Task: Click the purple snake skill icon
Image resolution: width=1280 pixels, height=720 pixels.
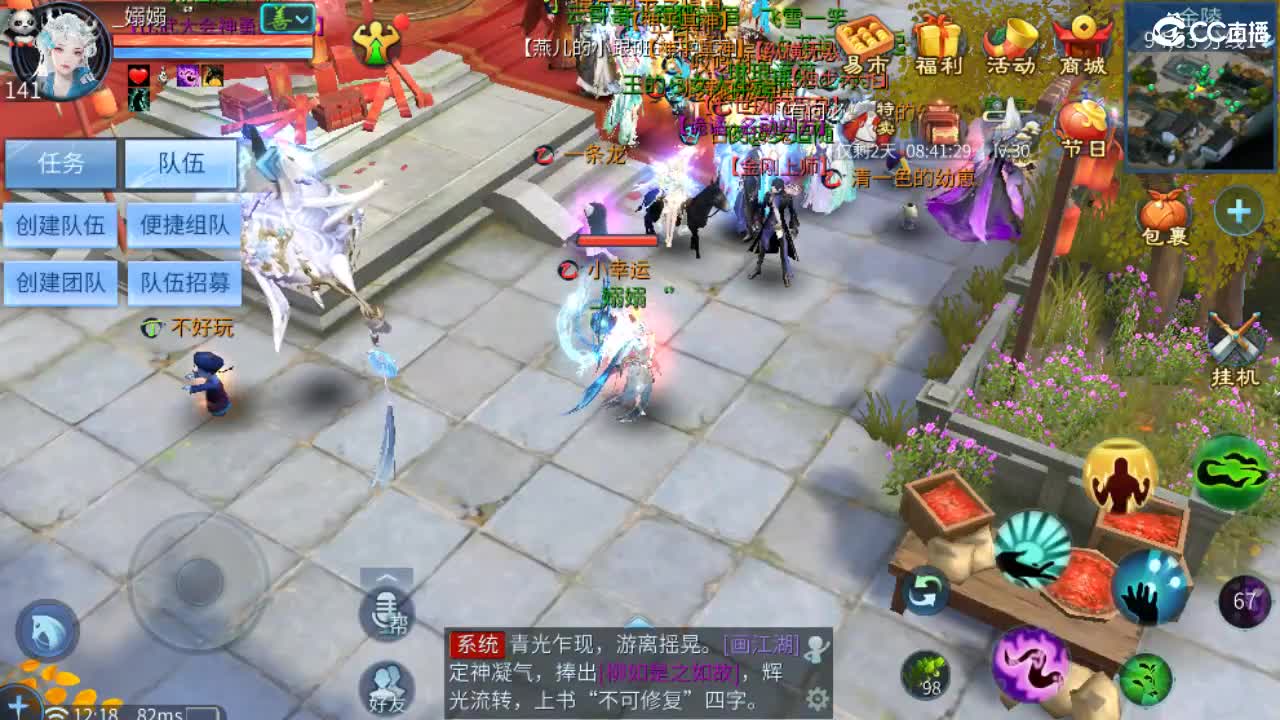Action: pos(1031,664)
